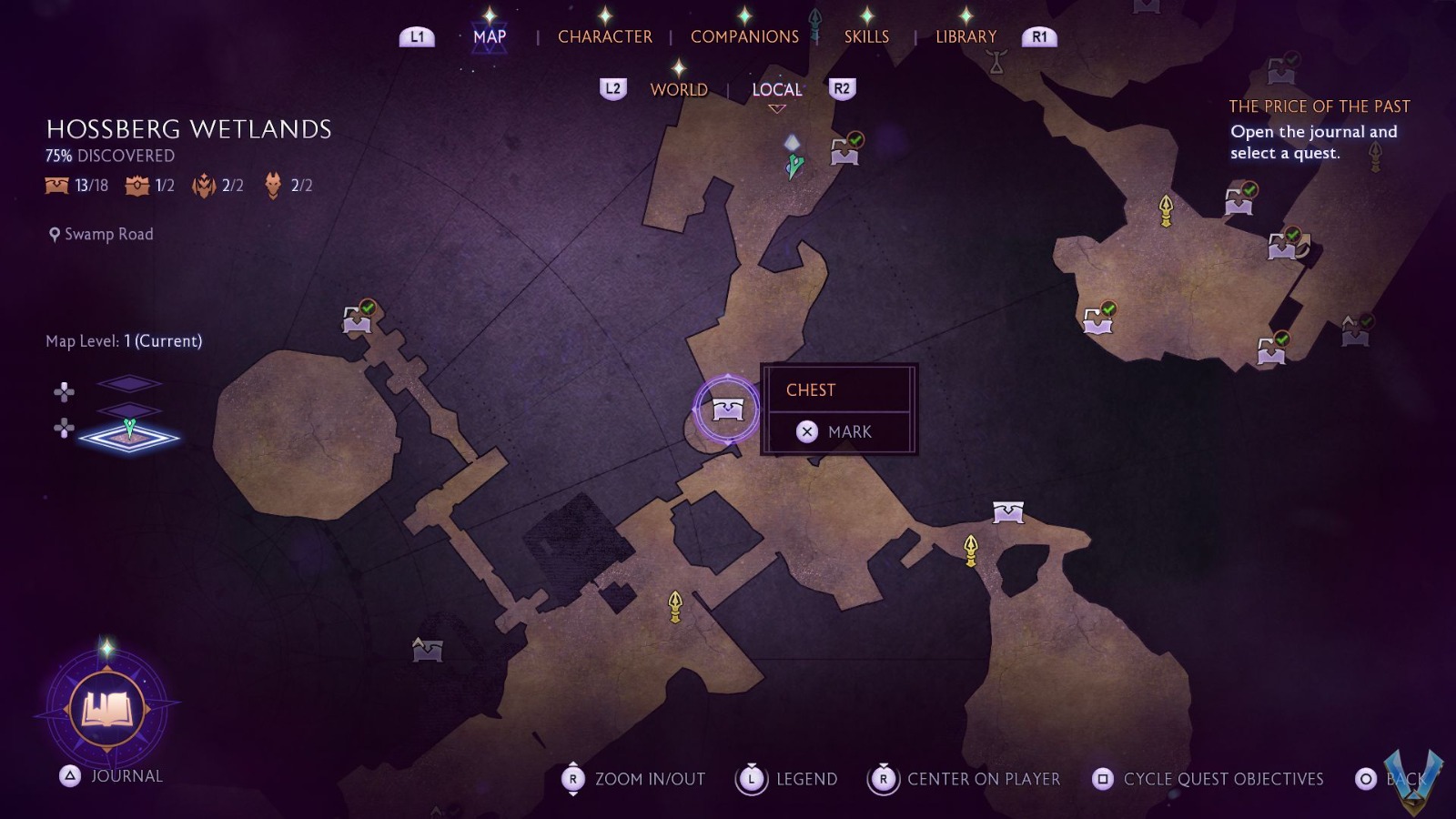Click the white chest icon on the eastern path
This screenshot has width=1456, height=819.
point(1010,511)
